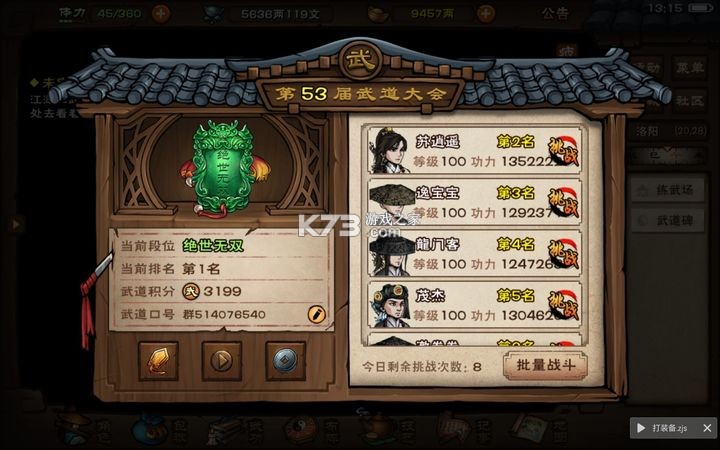Edit the 武道口号 slogan with pencil icon

tap(316, 314)
